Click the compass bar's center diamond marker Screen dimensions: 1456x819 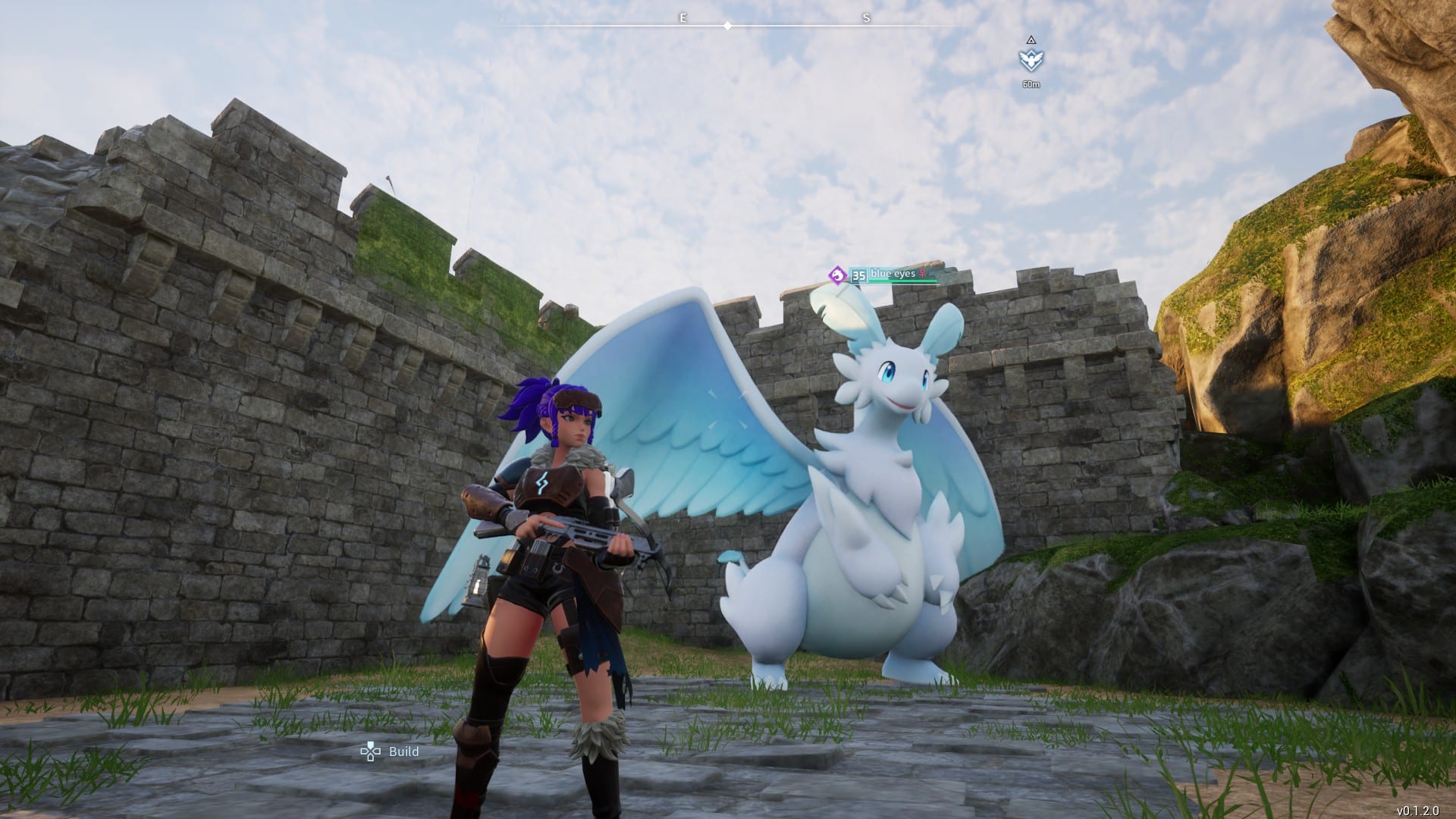[x=727, y=26]
